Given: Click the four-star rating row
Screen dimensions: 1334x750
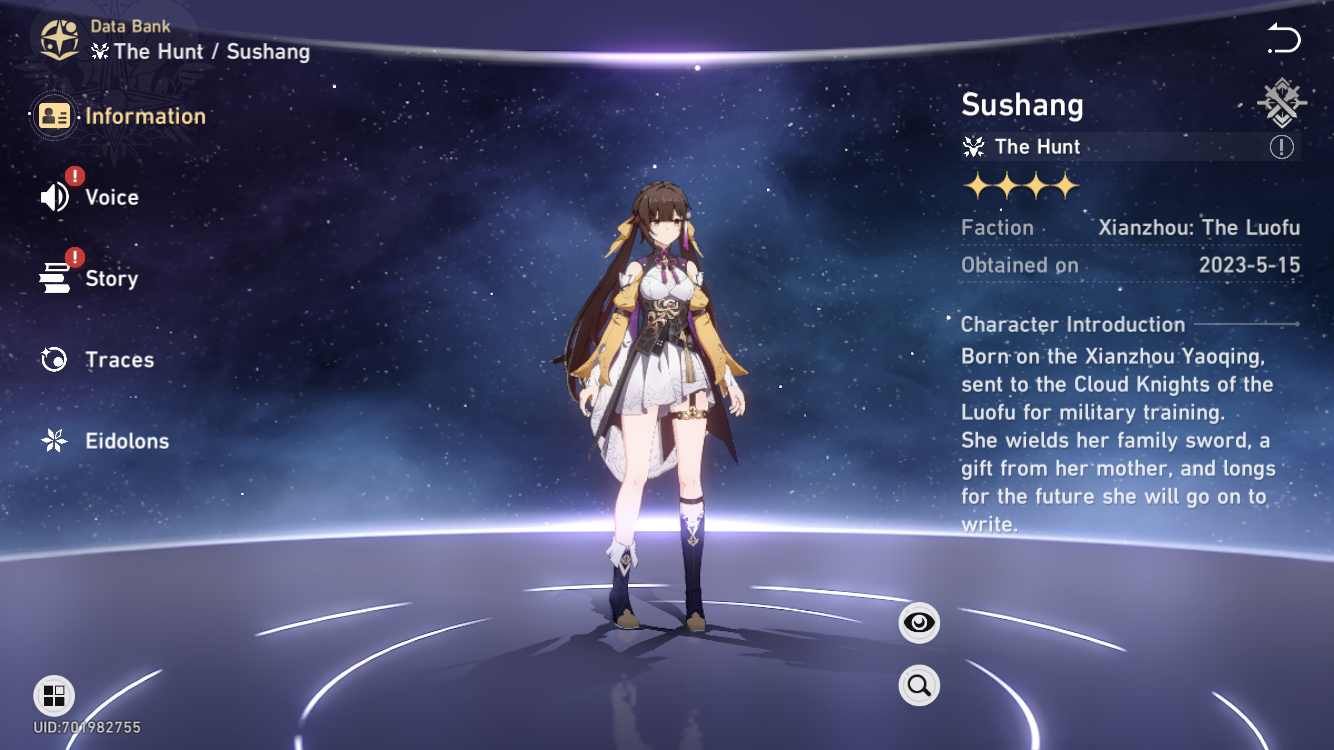Looking at the screenshot, I should (1021, 186).
